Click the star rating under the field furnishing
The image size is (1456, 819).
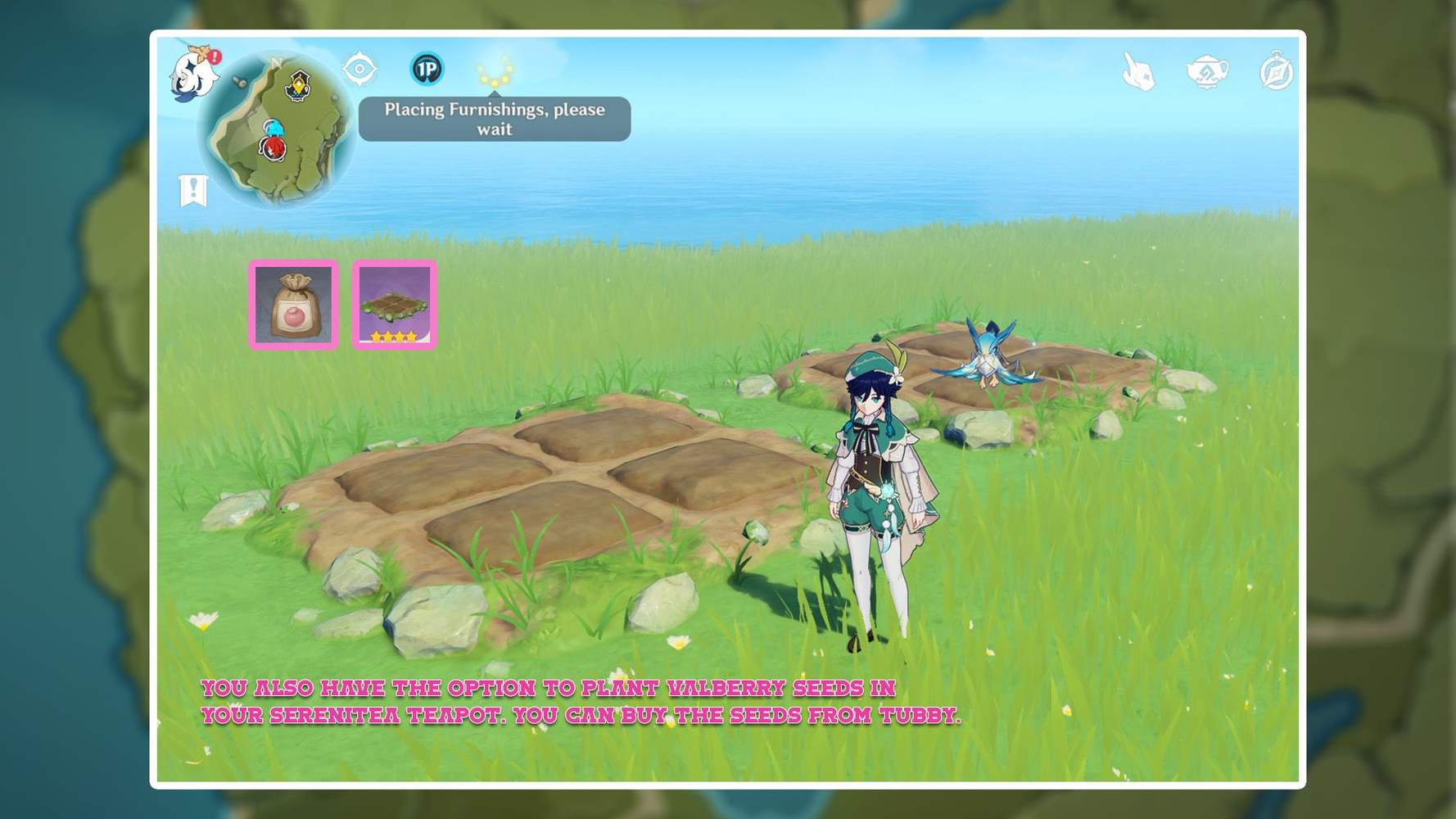395,337
